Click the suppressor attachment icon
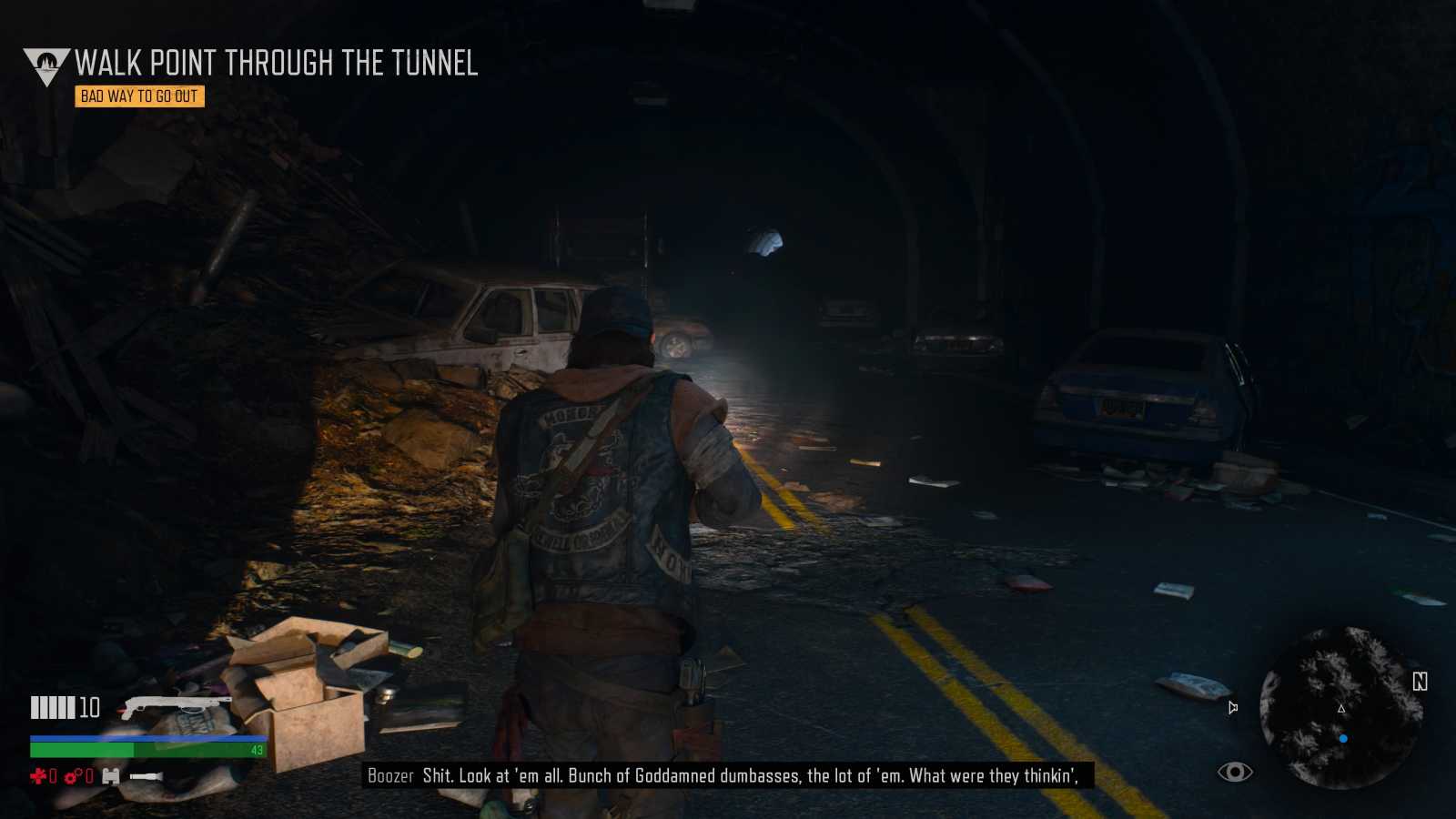1456x819 pixels. [146, 776]
